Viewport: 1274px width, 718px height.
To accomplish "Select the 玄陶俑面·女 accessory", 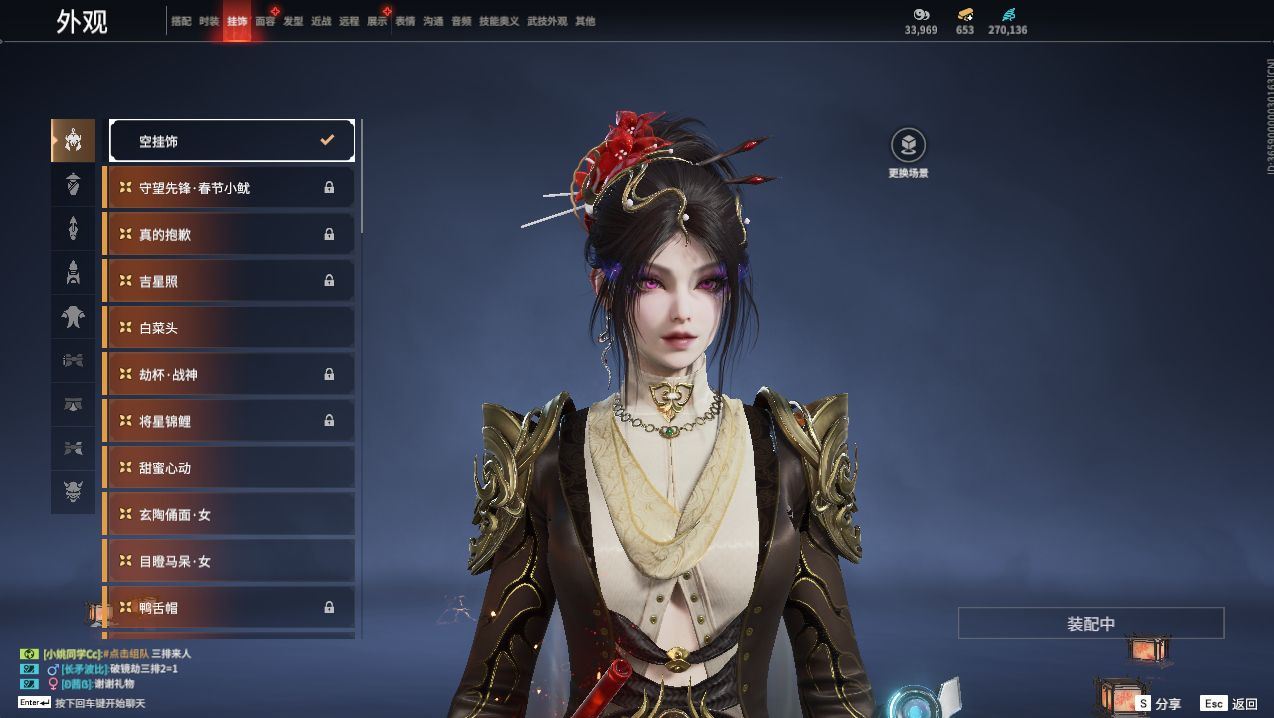I will click(x=230, y=515).
